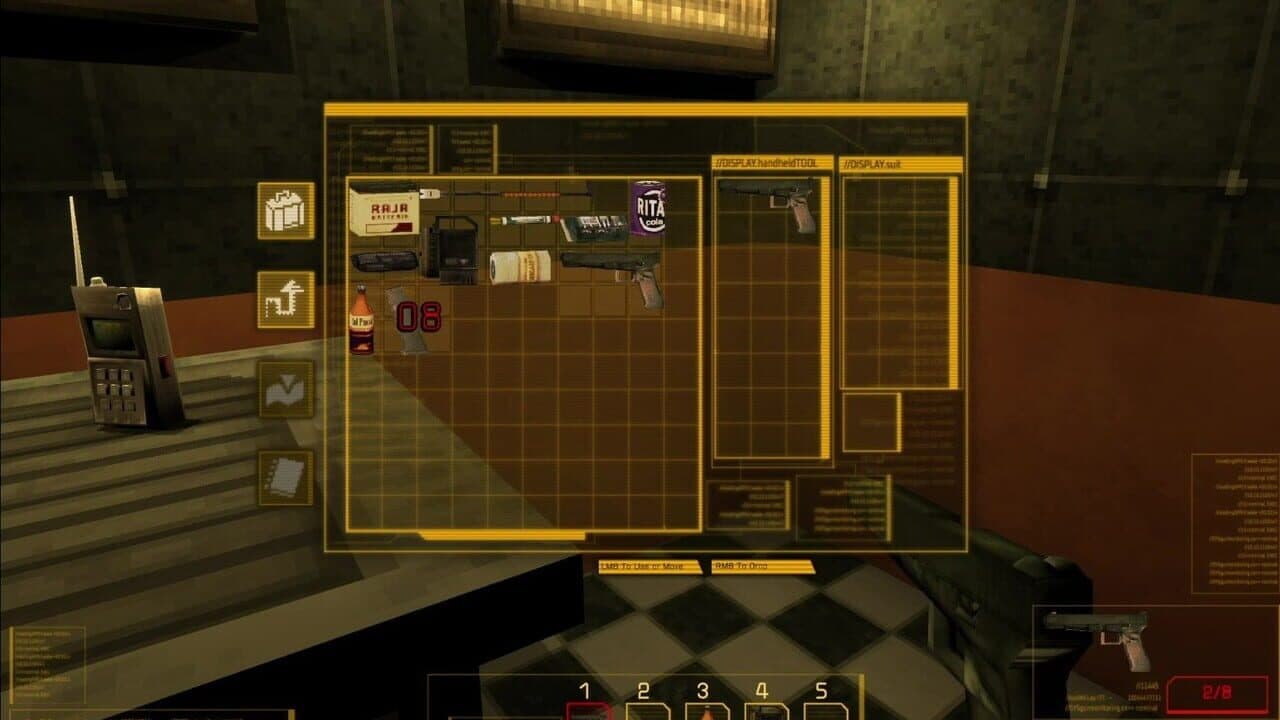Grab the toilet paper roll item
This screenshot has height=720, width=1280.
[x=521, y=266]
